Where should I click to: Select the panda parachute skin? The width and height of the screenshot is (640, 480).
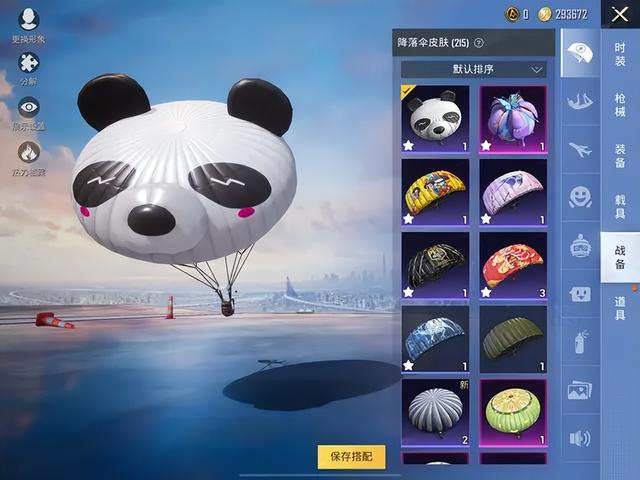click(x=435, y=119)
